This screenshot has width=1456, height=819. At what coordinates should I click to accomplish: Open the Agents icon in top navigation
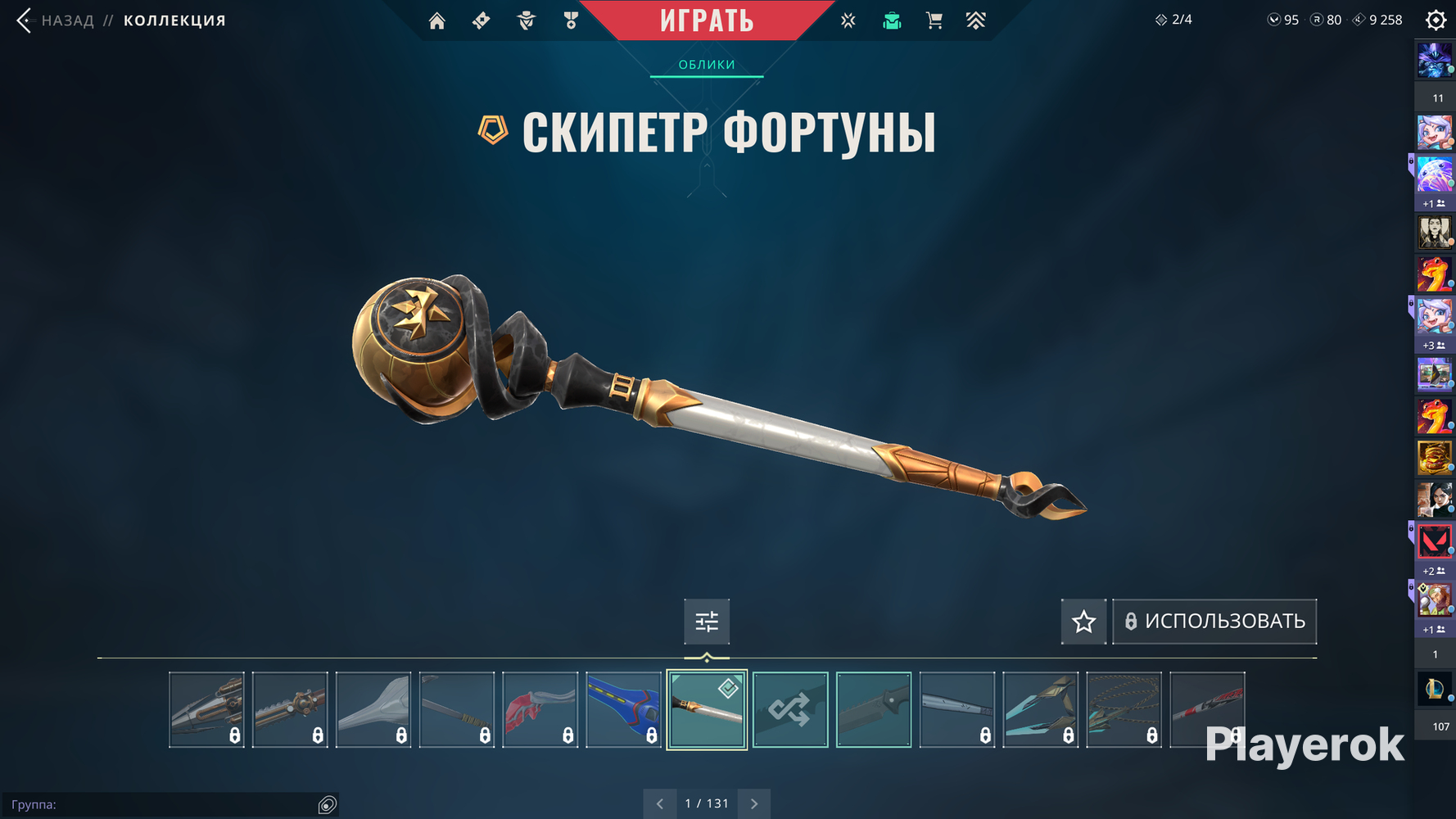coord(525,20)
